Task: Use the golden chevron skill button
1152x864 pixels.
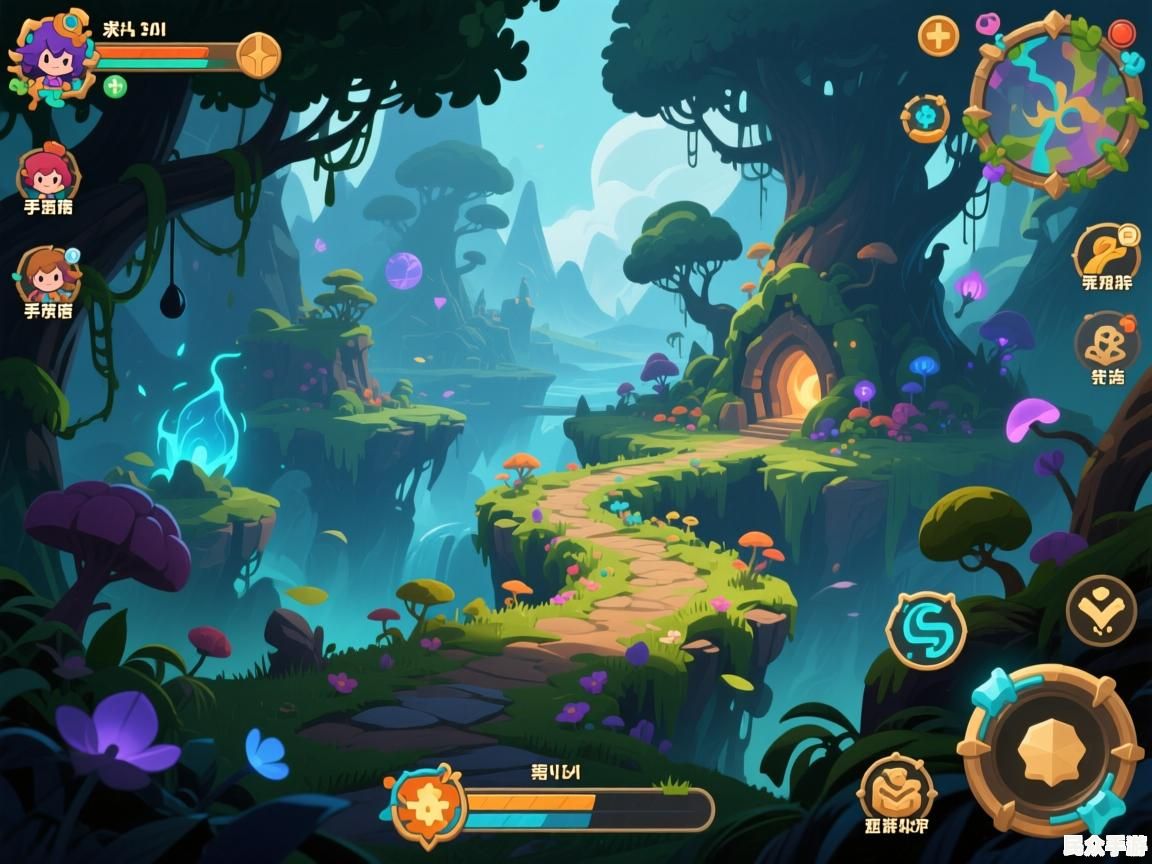Action: click(1101, 610)
